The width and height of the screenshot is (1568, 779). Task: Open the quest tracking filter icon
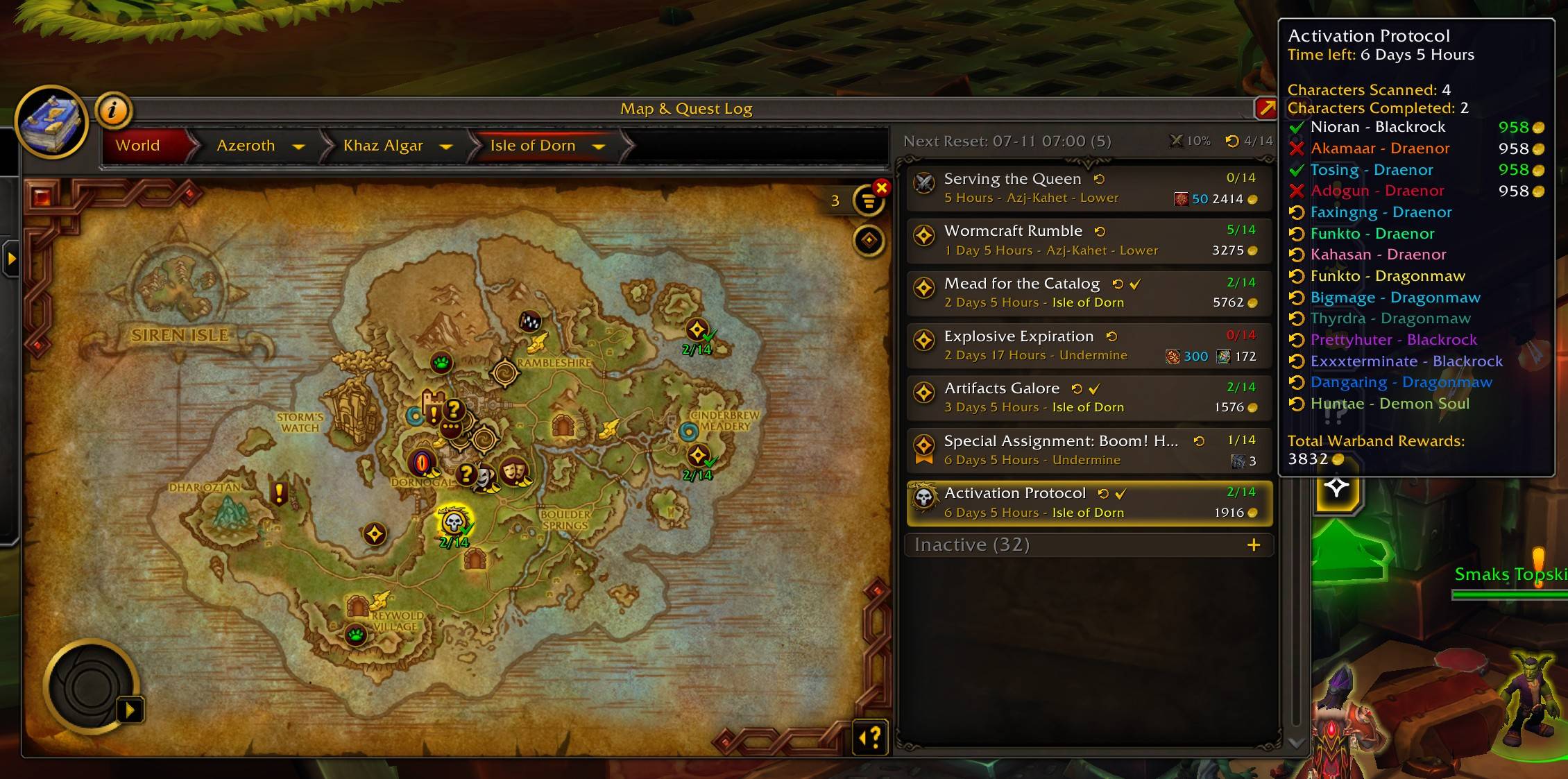tap(869, 200)
